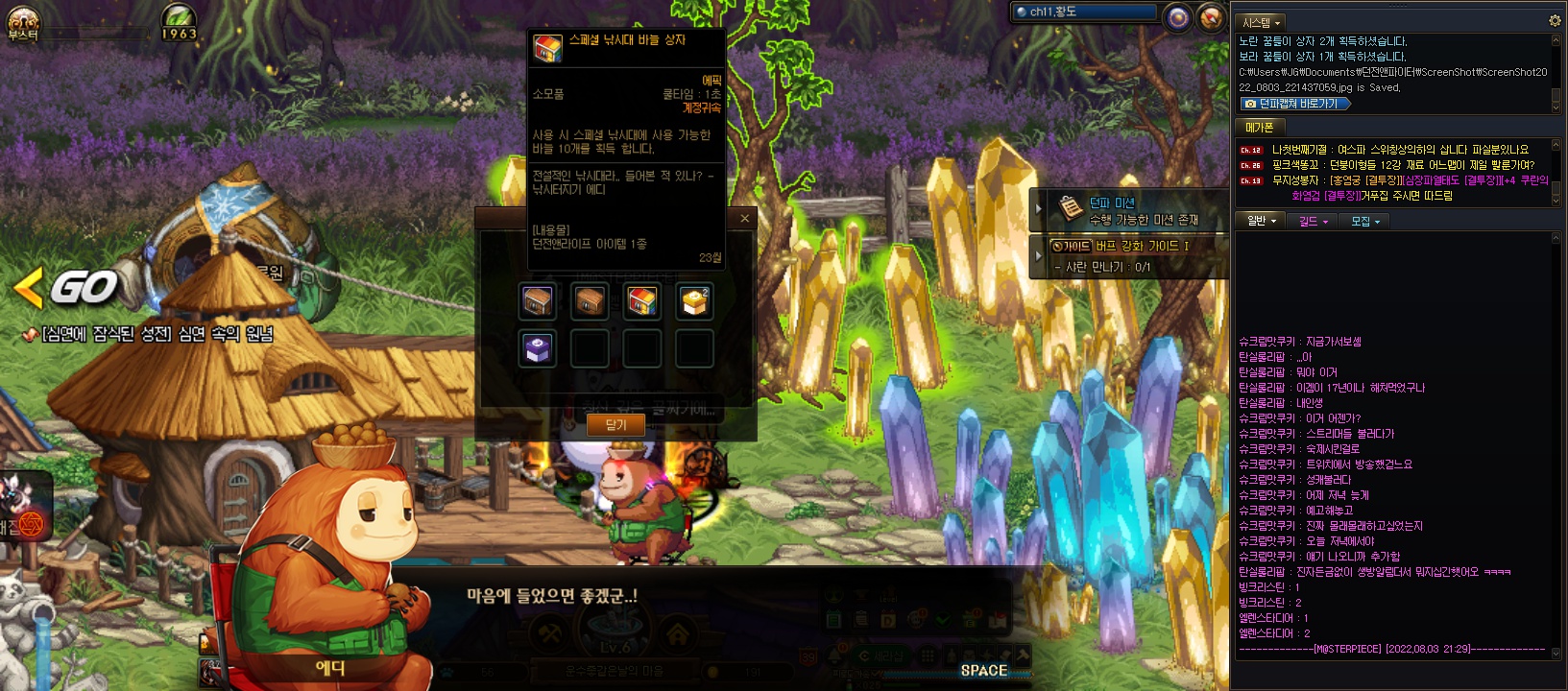Image resolution: width=1568 pixels, height=691 pixels.
Task: Select the yellow dream box item
Action: [x=694, y=301]
